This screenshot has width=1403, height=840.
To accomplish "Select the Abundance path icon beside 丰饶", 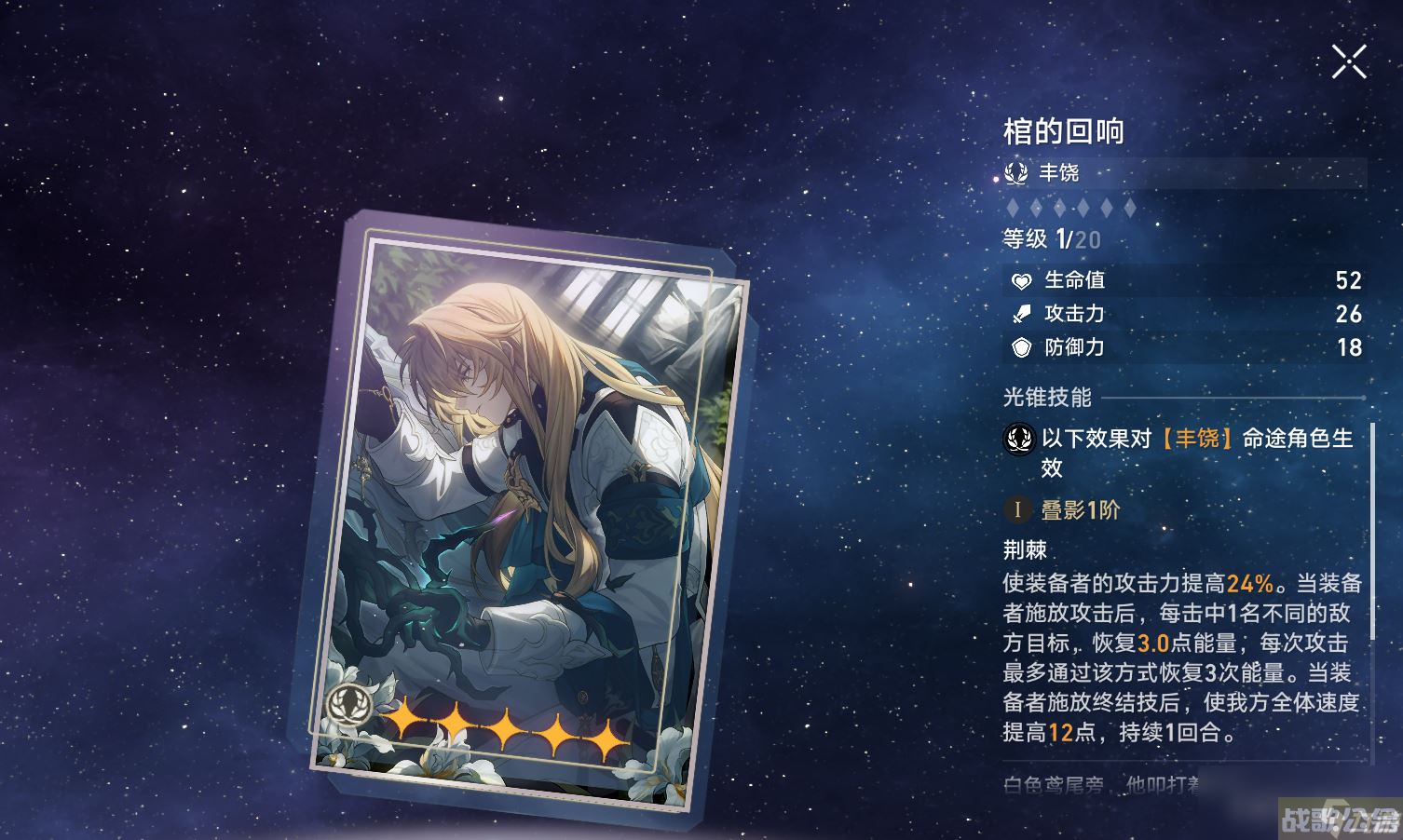I will click(1016, 173).
